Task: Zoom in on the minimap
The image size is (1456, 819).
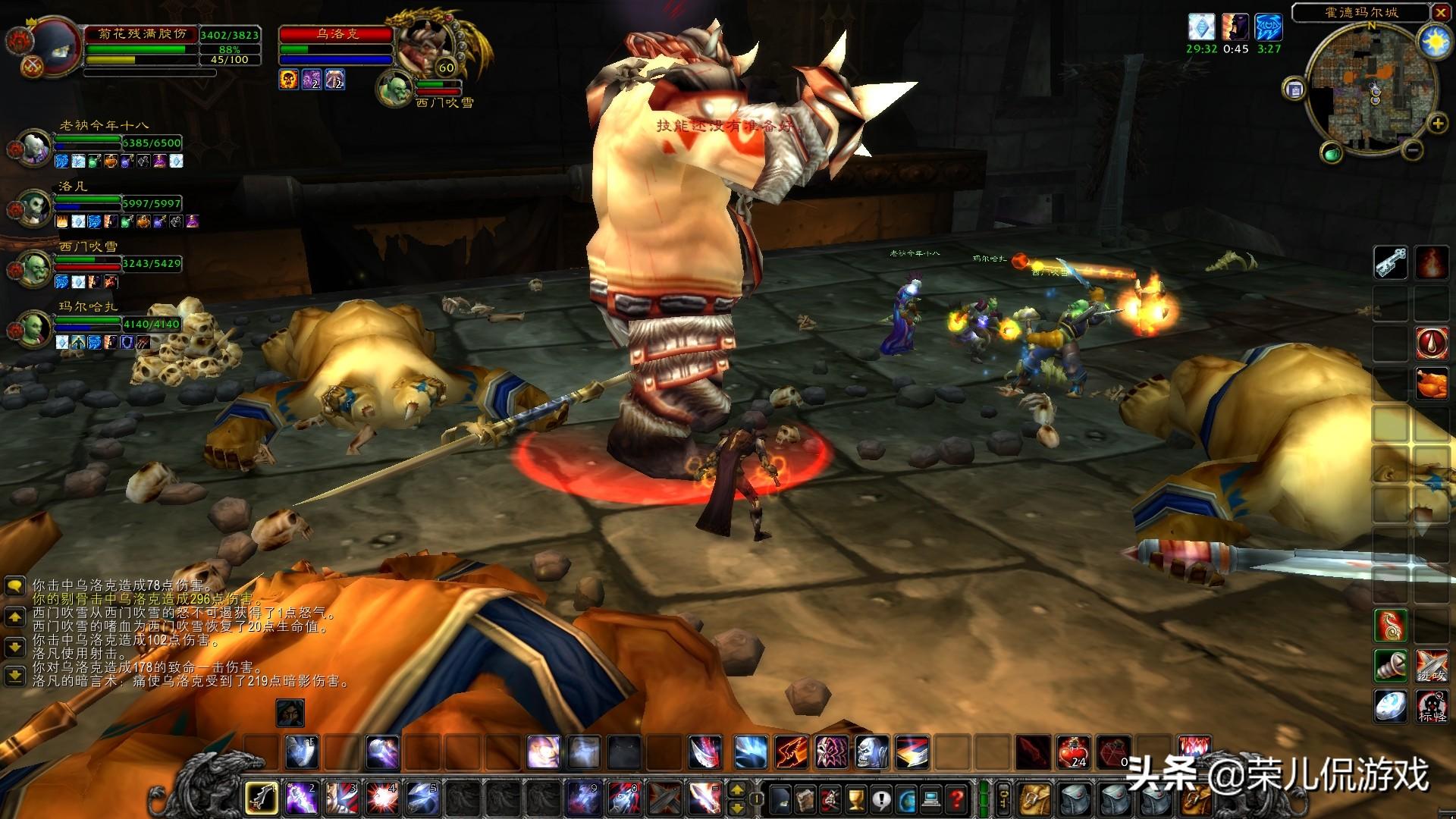Action: pos(1437,123)
